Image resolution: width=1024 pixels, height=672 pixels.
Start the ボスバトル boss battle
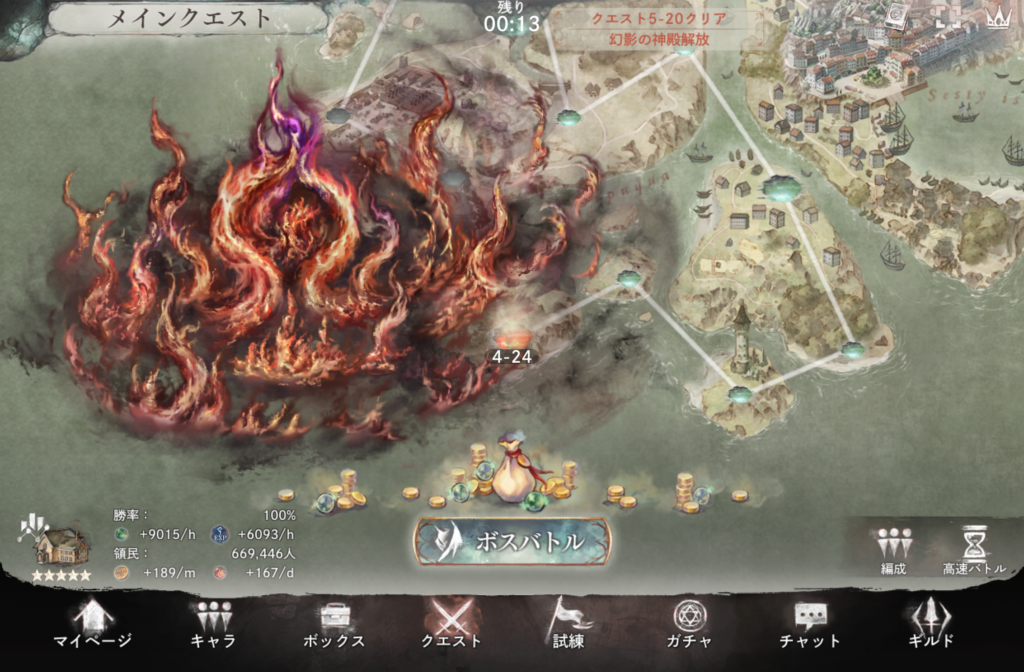tap(511, 541)
